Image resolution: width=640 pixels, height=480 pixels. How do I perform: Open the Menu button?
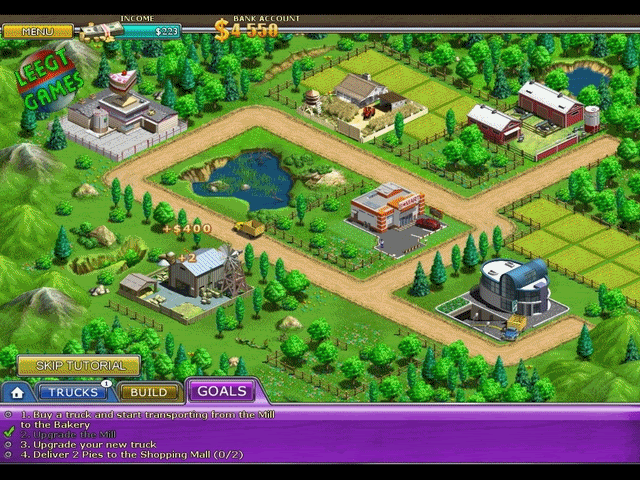pos(37,31)
